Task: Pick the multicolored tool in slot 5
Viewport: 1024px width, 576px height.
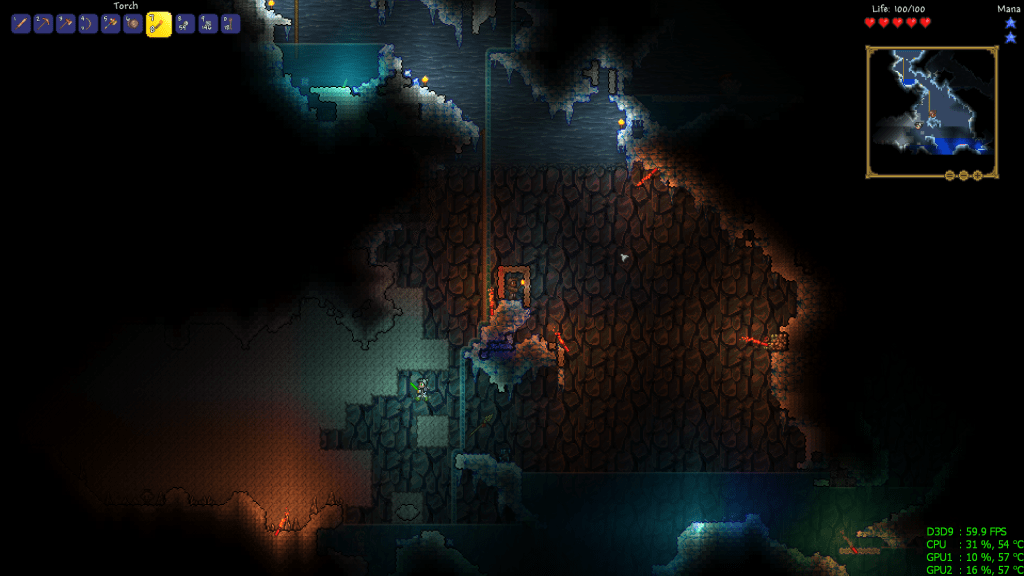Action: pyautogui.click(x=110, y=24)
